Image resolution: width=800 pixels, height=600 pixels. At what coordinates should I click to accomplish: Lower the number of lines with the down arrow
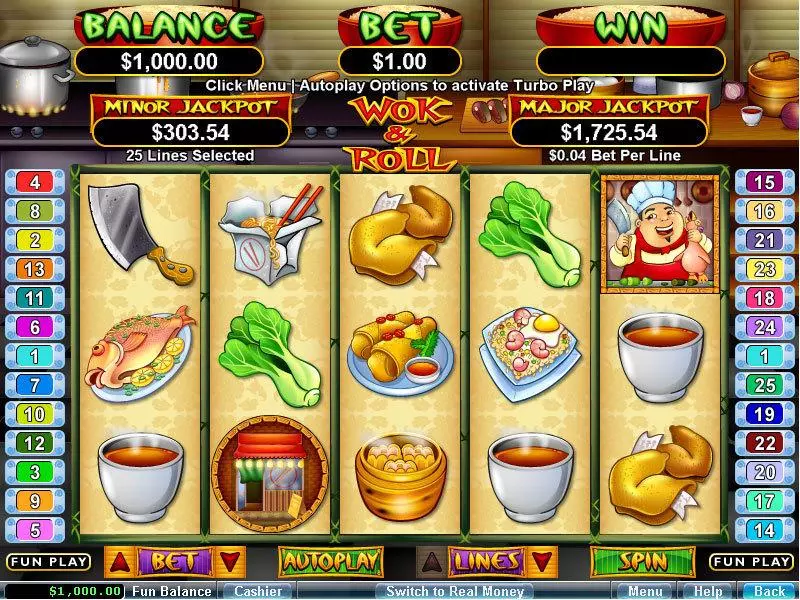pyautogui.click(x=541, y=561)
